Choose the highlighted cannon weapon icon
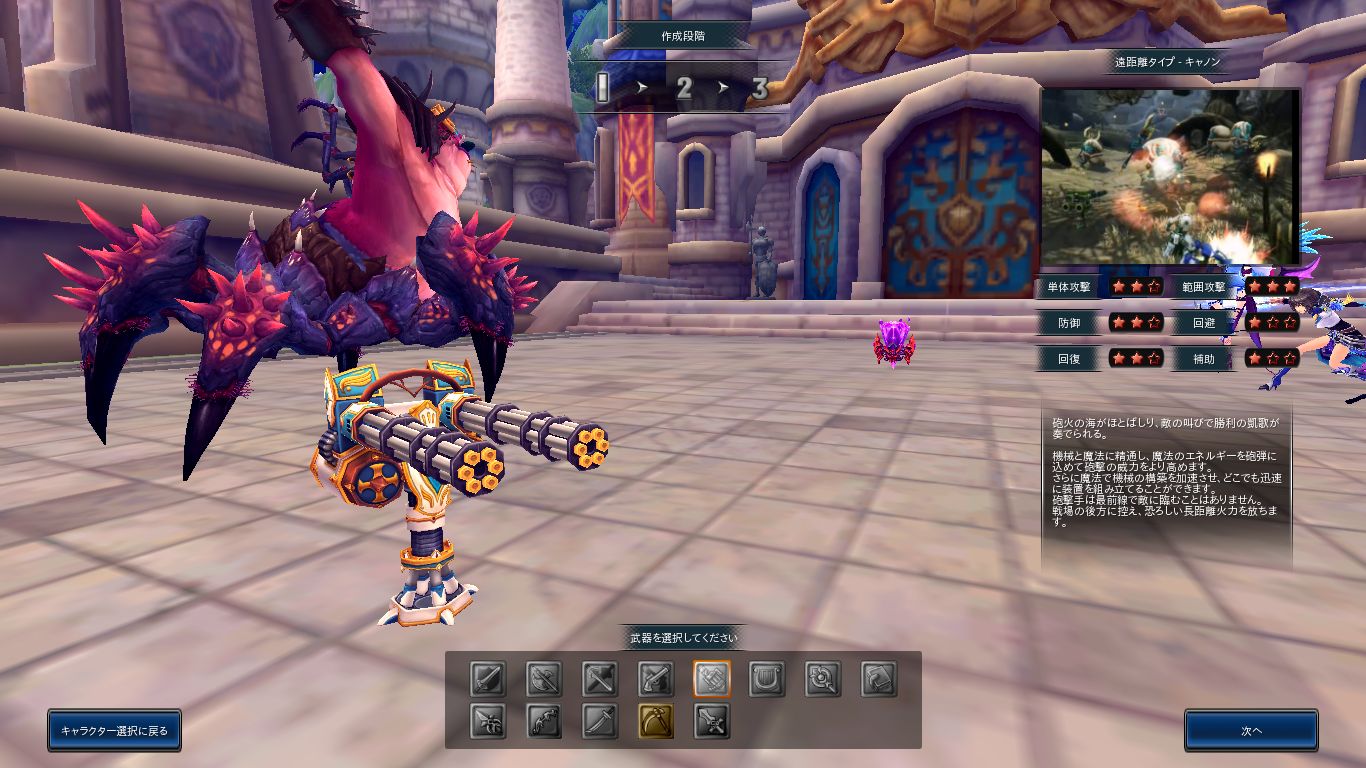Screen dimensions: 1366x768 pyautogui.click(x=712, y=679)
